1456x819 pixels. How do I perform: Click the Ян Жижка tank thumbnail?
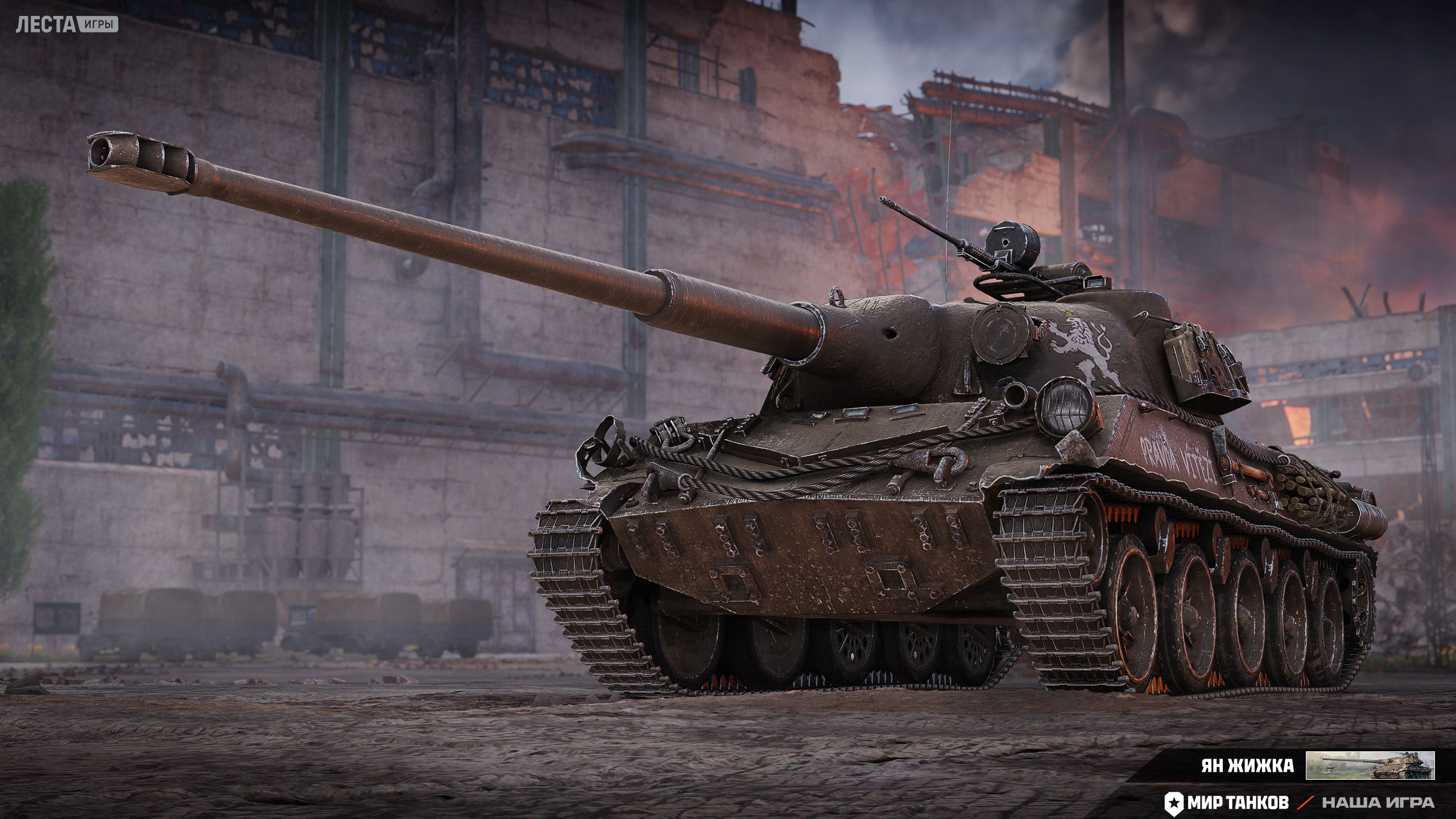[1370, 765]
